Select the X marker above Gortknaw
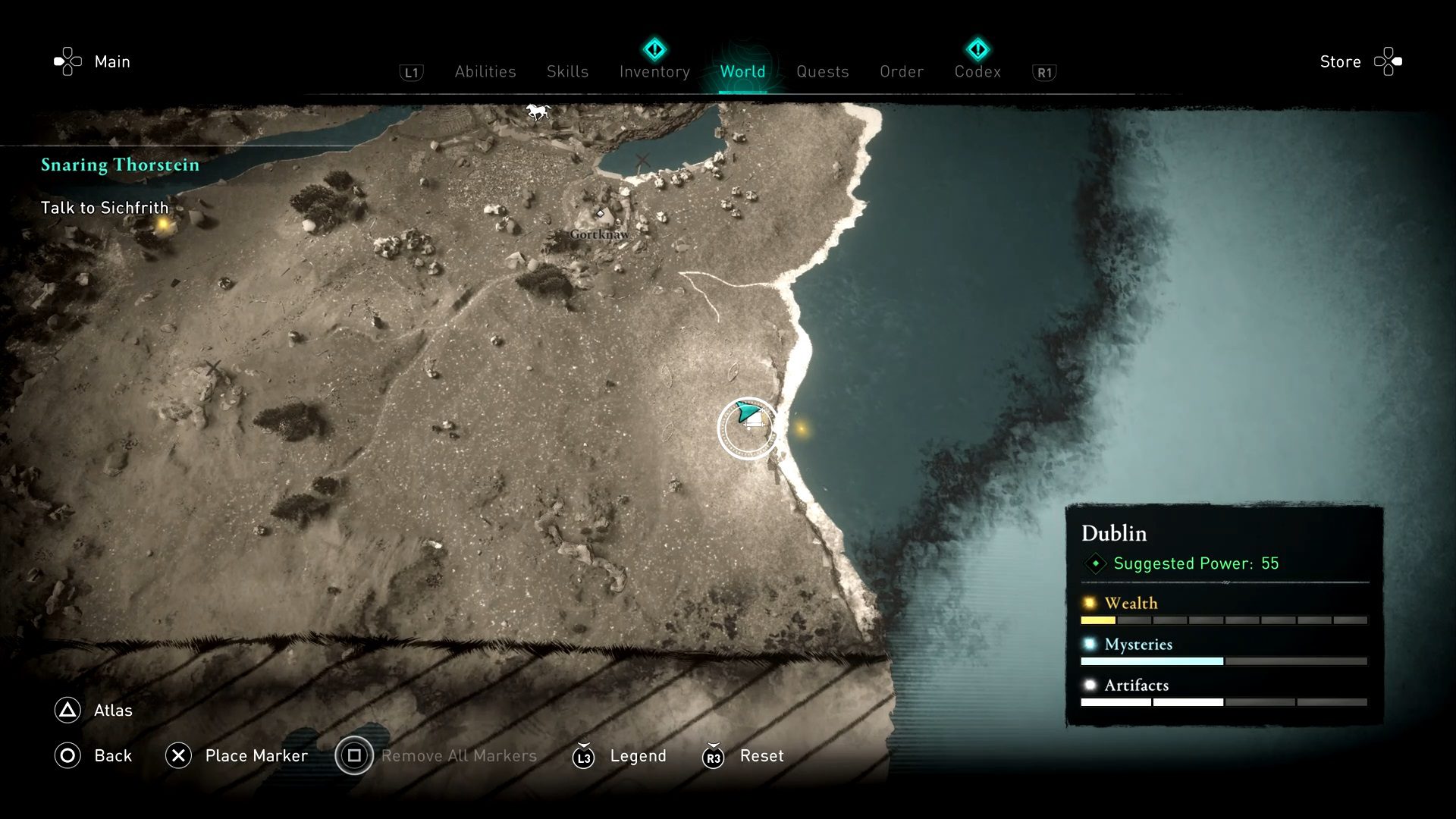 pos(644,161)
